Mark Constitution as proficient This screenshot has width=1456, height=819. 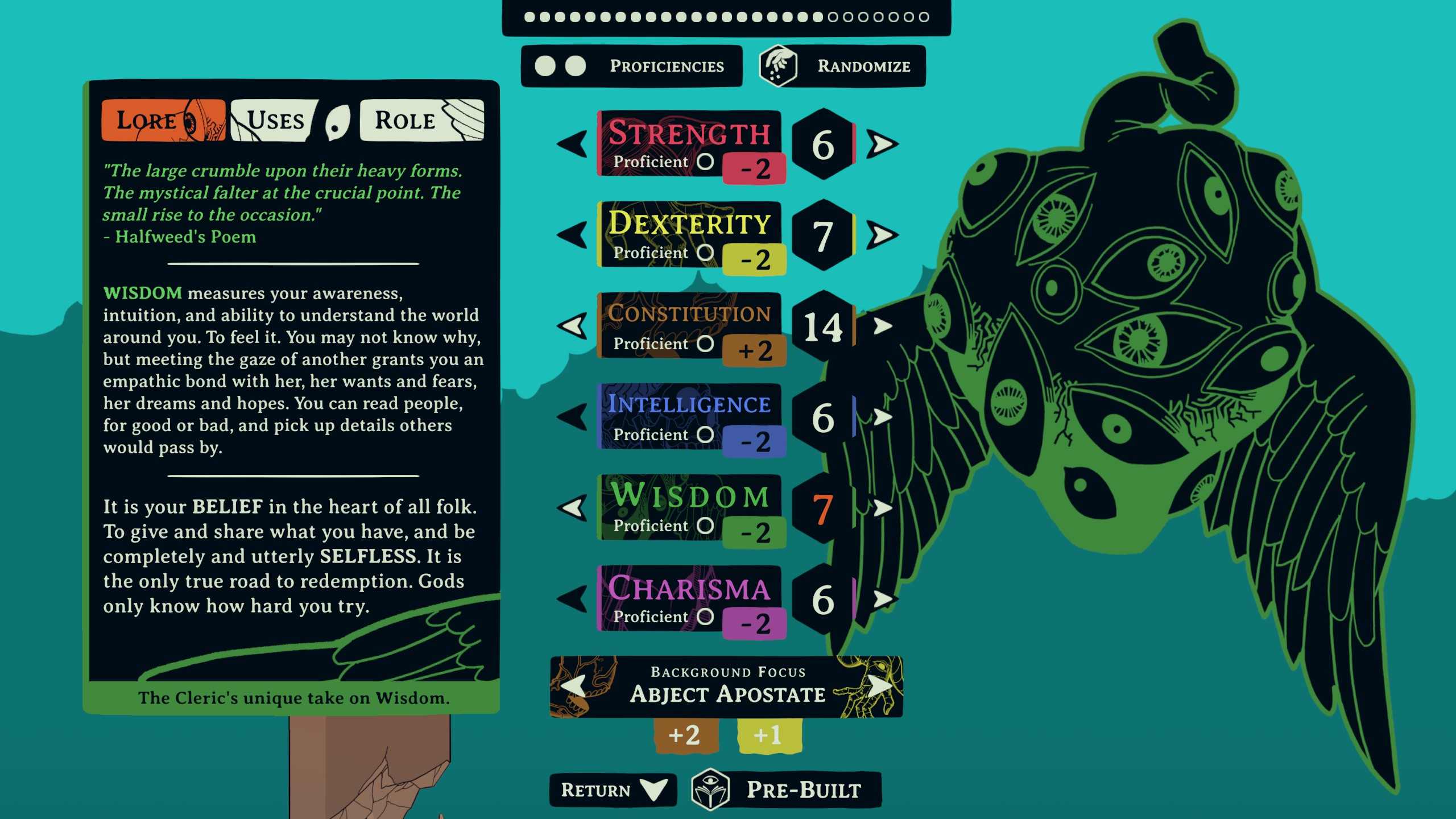tap(705, 344)
